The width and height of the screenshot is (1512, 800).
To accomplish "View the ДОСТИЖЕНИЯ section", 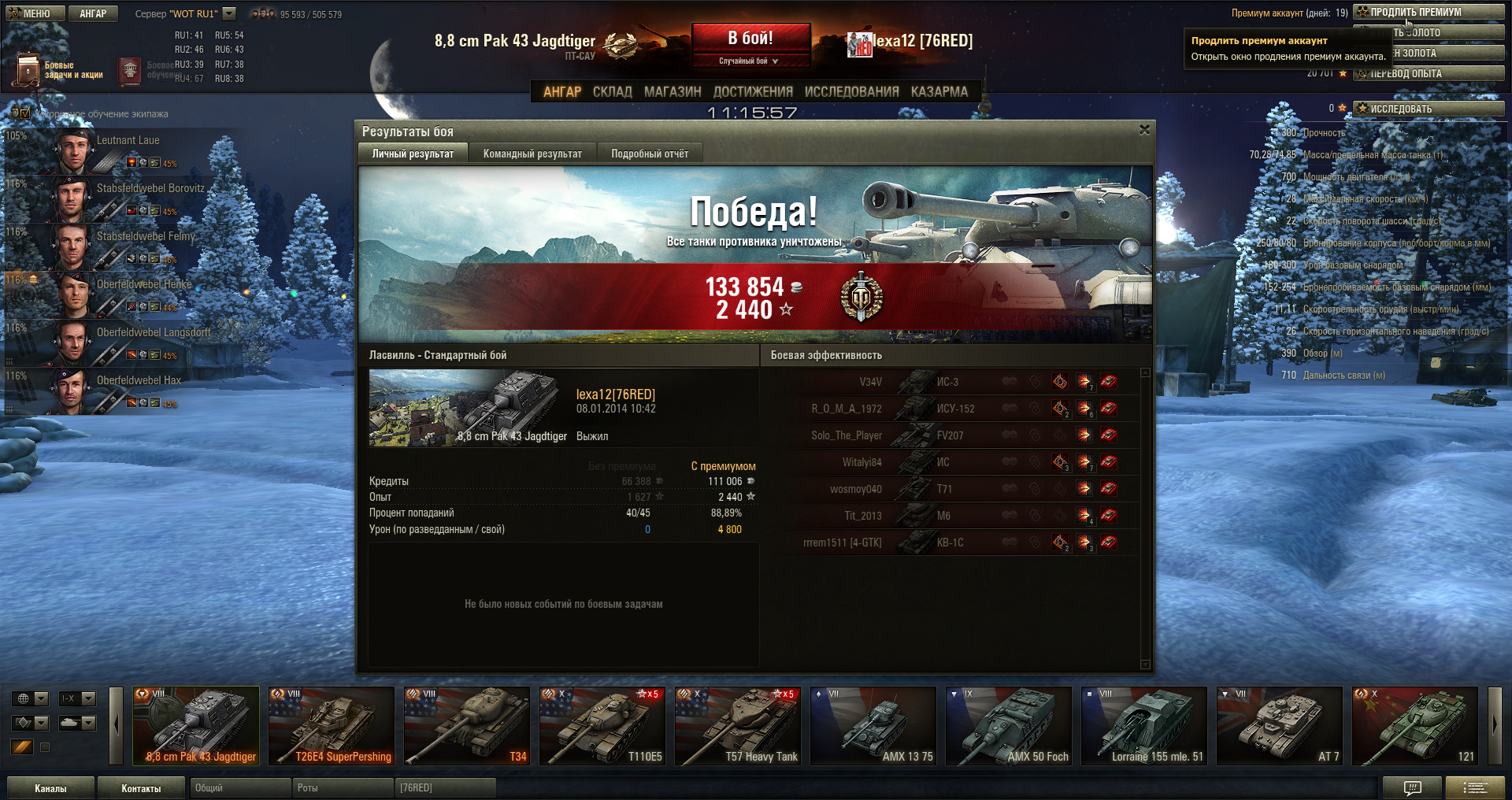I will pyautogui.click(x=753, y=91).
